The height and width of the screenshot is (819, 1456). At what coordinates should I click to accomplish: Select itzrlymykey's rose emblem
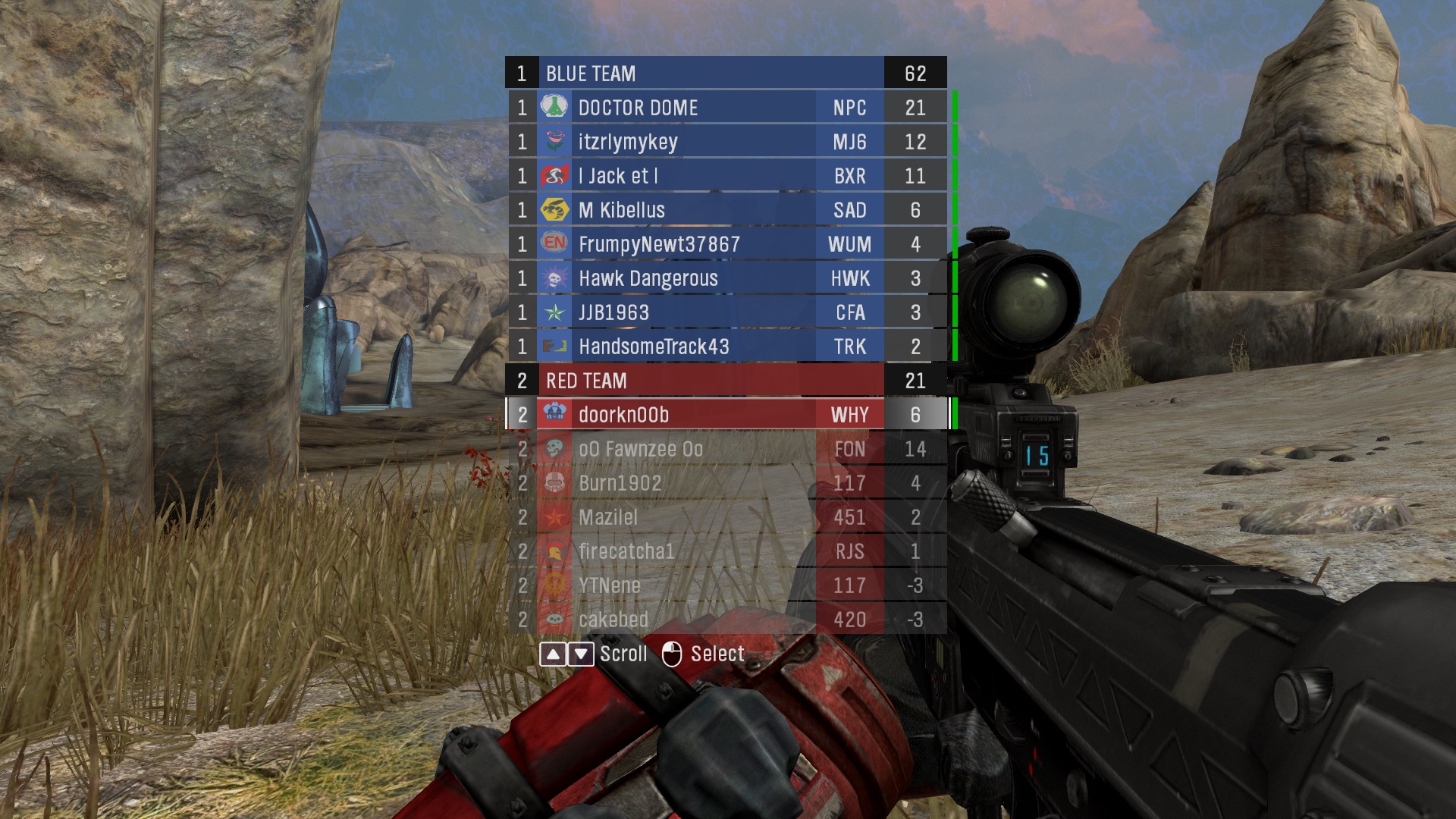pyautogui.click(x=556, y=142)
